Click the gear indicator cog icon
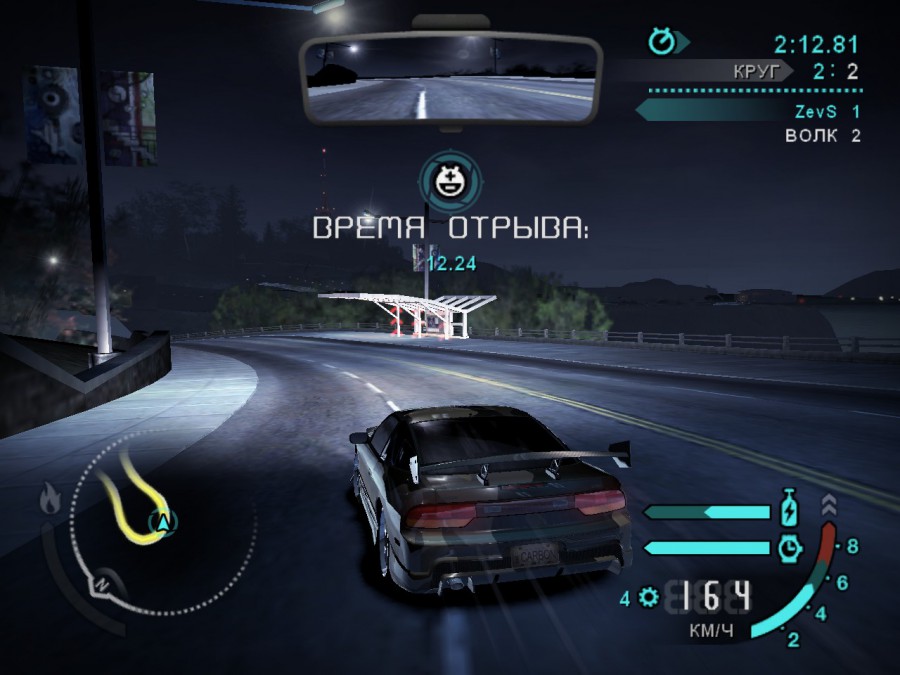 (x=648, y=598)
